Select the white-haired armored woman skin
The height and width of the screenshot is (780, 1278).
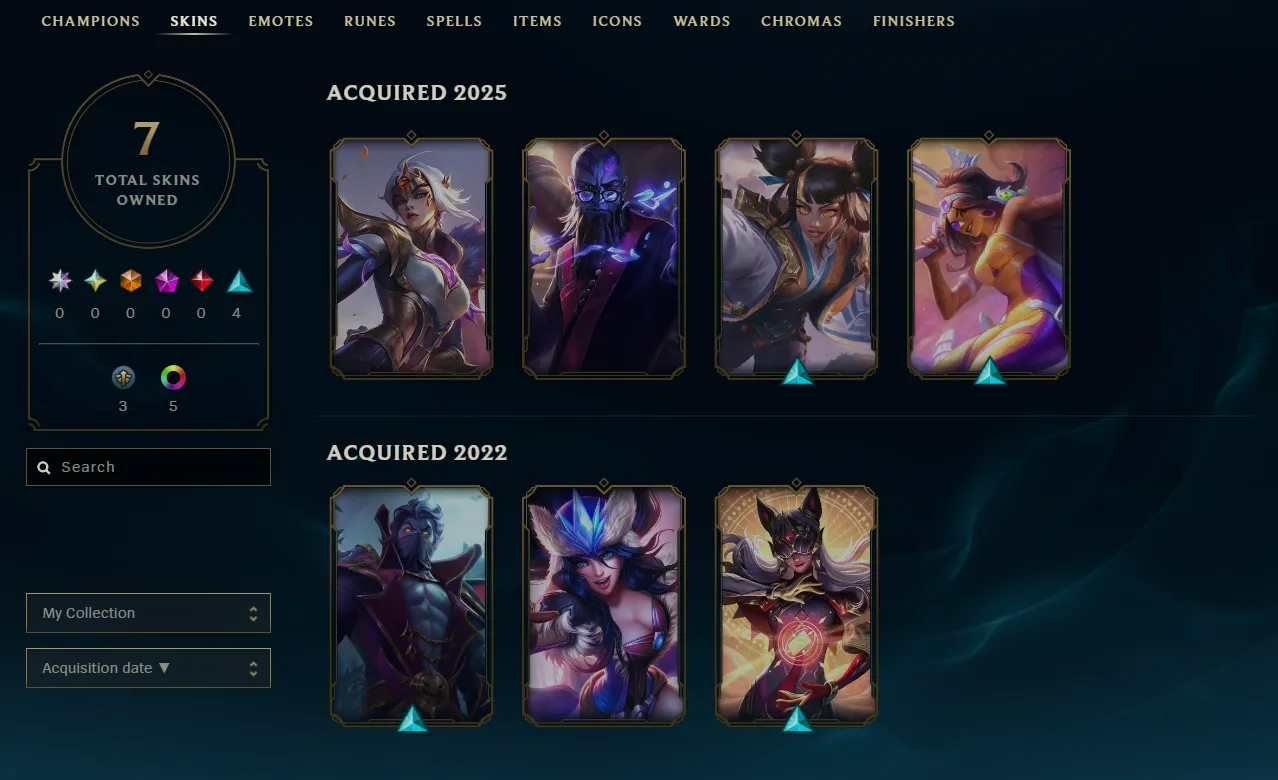tap(411, 257)
